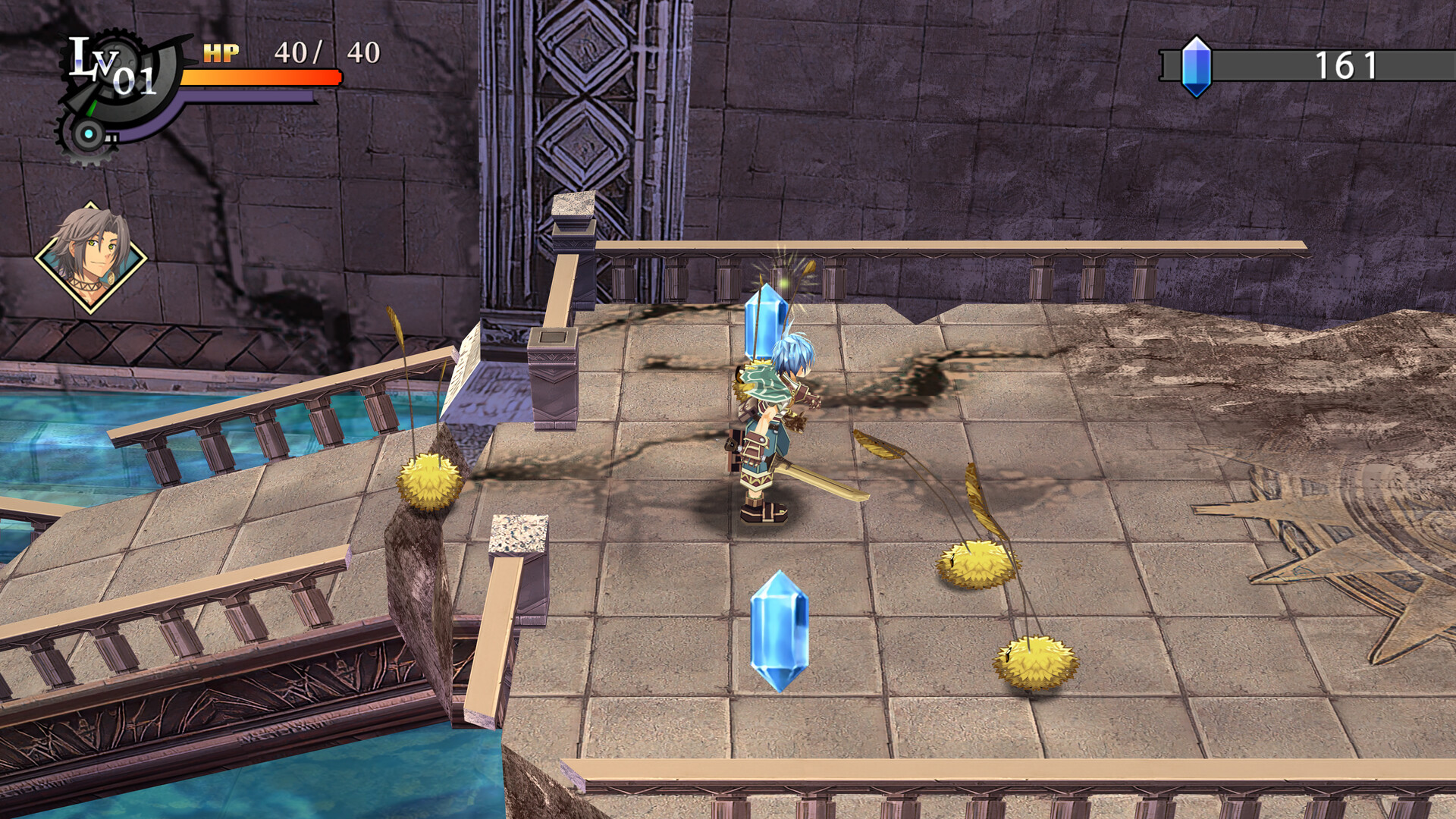Toggle the HP gauge display
The height and width of the screenshot is (819, 1456).
[258, 76]
